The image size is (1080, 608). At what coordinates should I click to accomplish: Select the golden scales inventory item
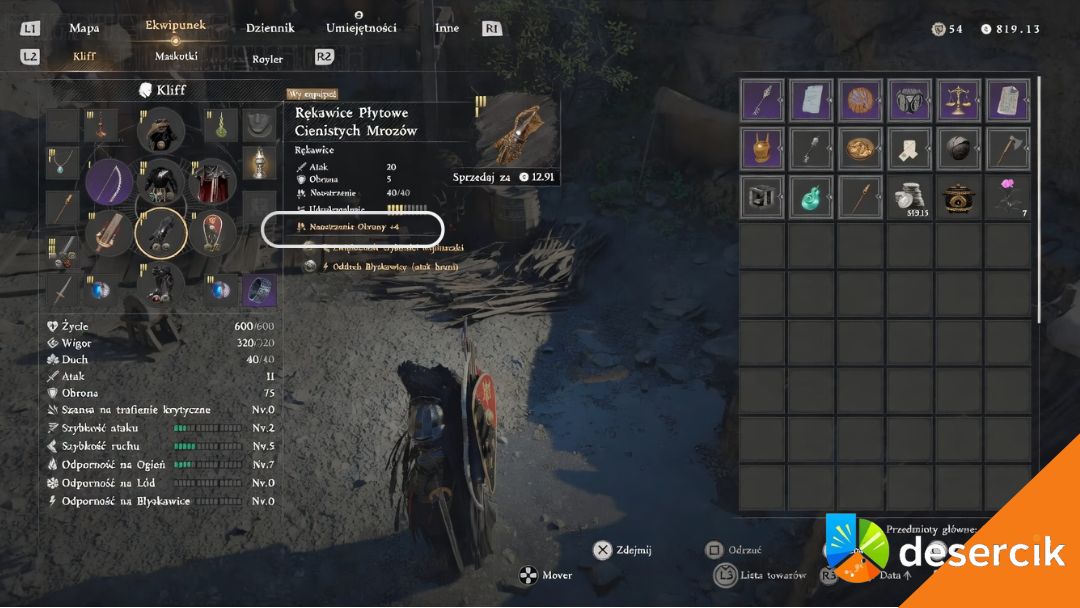click(959, 101)
